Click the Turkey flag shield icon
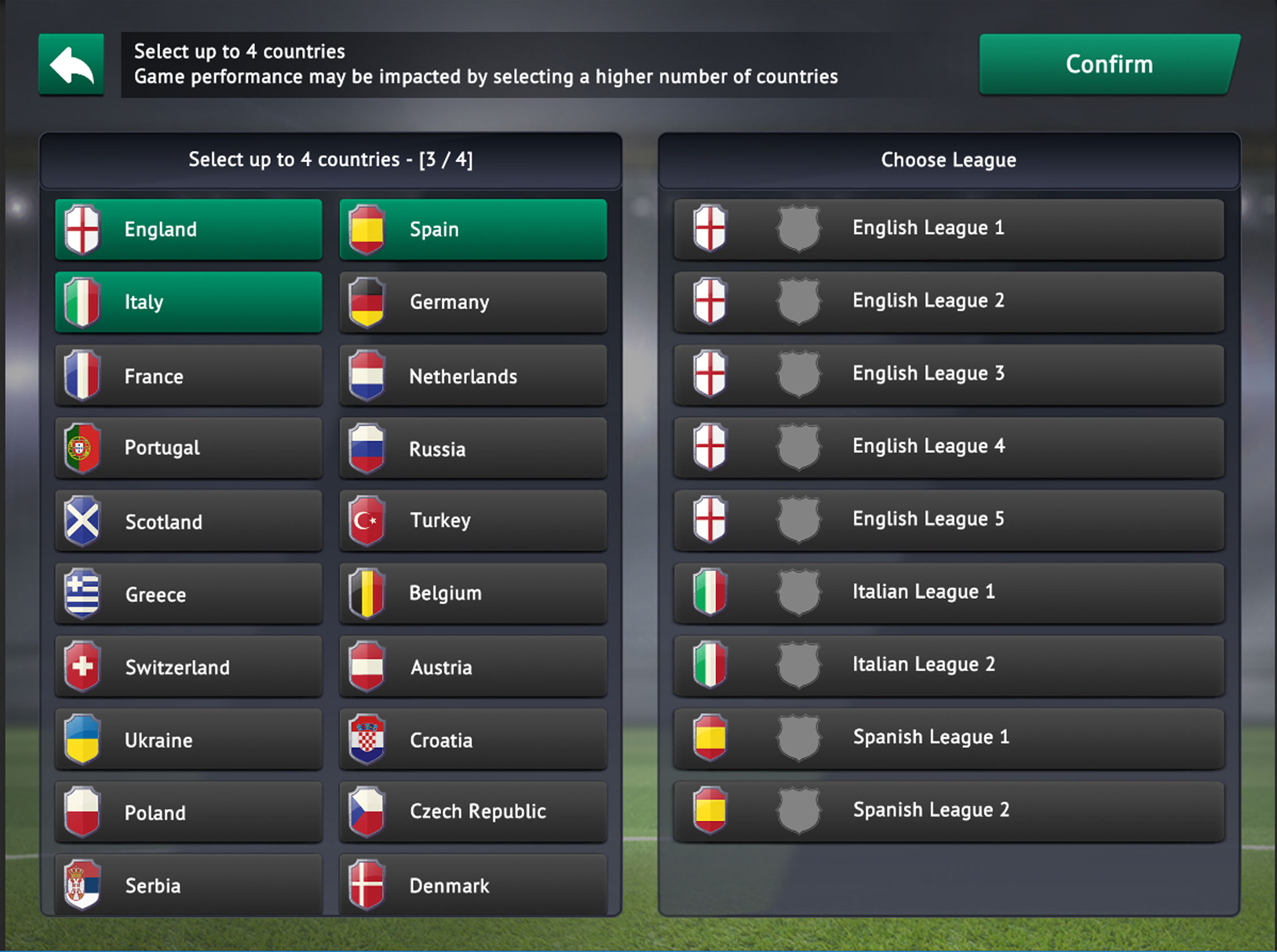The height and width of the screenshot is (952, 1277). (367, 520)
